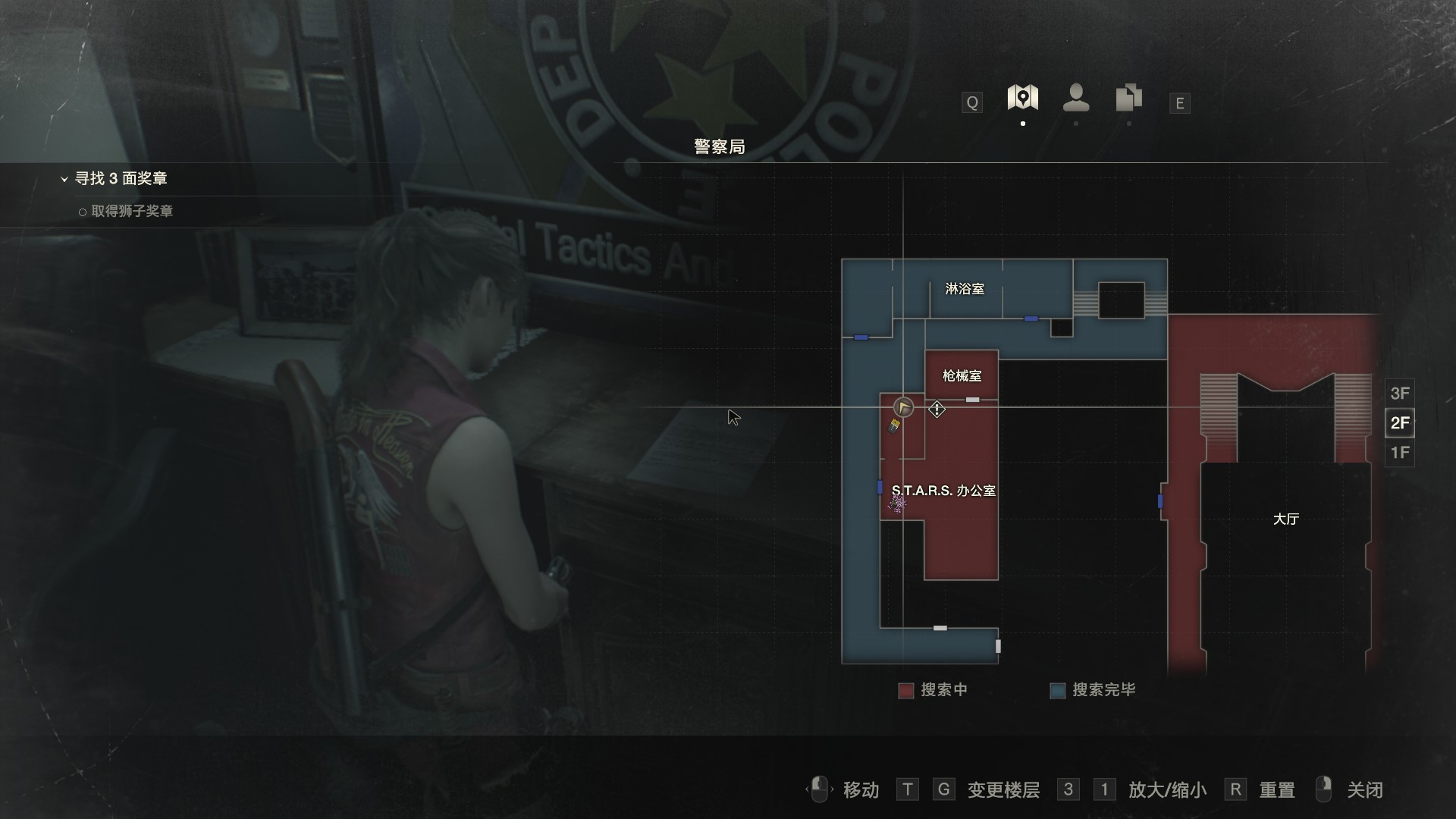Select the 2F floor button
The width and height of the screenshot is (1456, 819).
[x=1399, y=423]
